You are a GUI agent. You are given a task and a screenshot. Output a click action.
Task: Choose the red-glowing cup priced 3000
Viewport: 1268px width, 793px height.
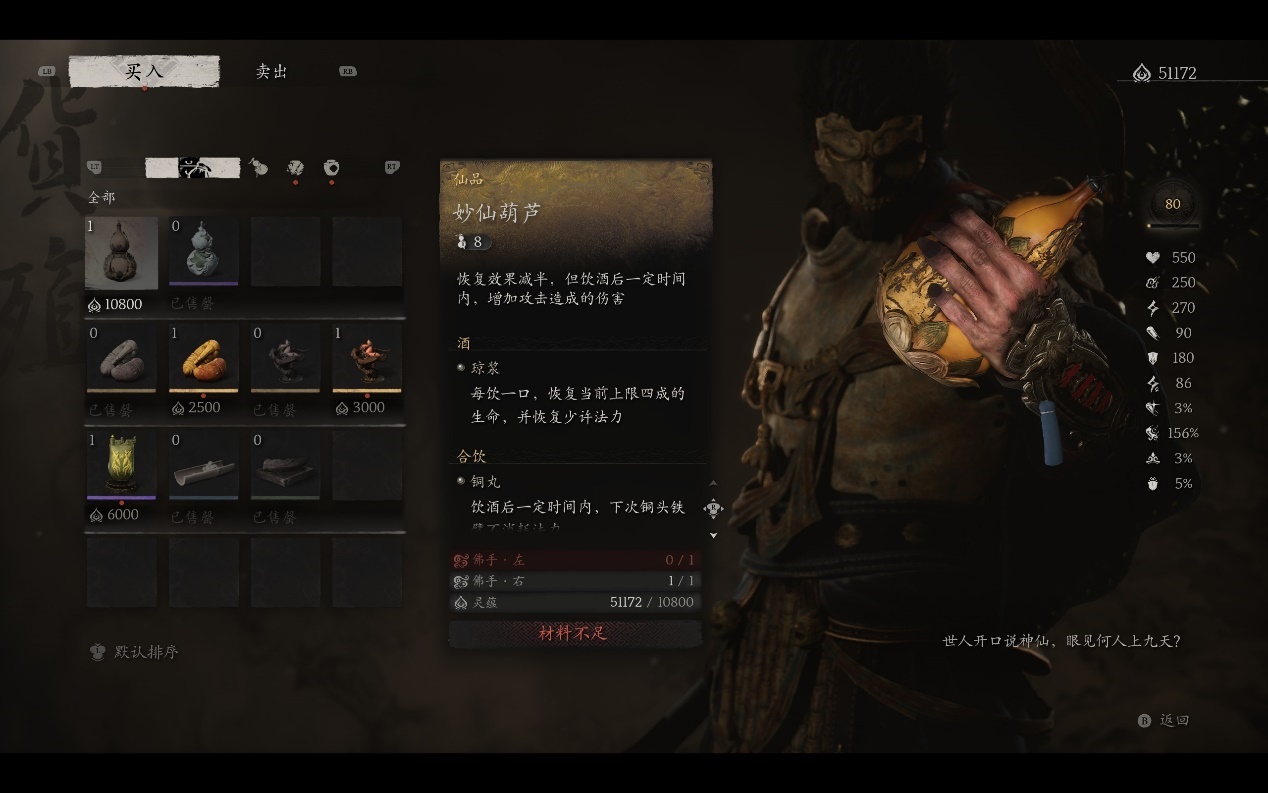tap(367, 360)
